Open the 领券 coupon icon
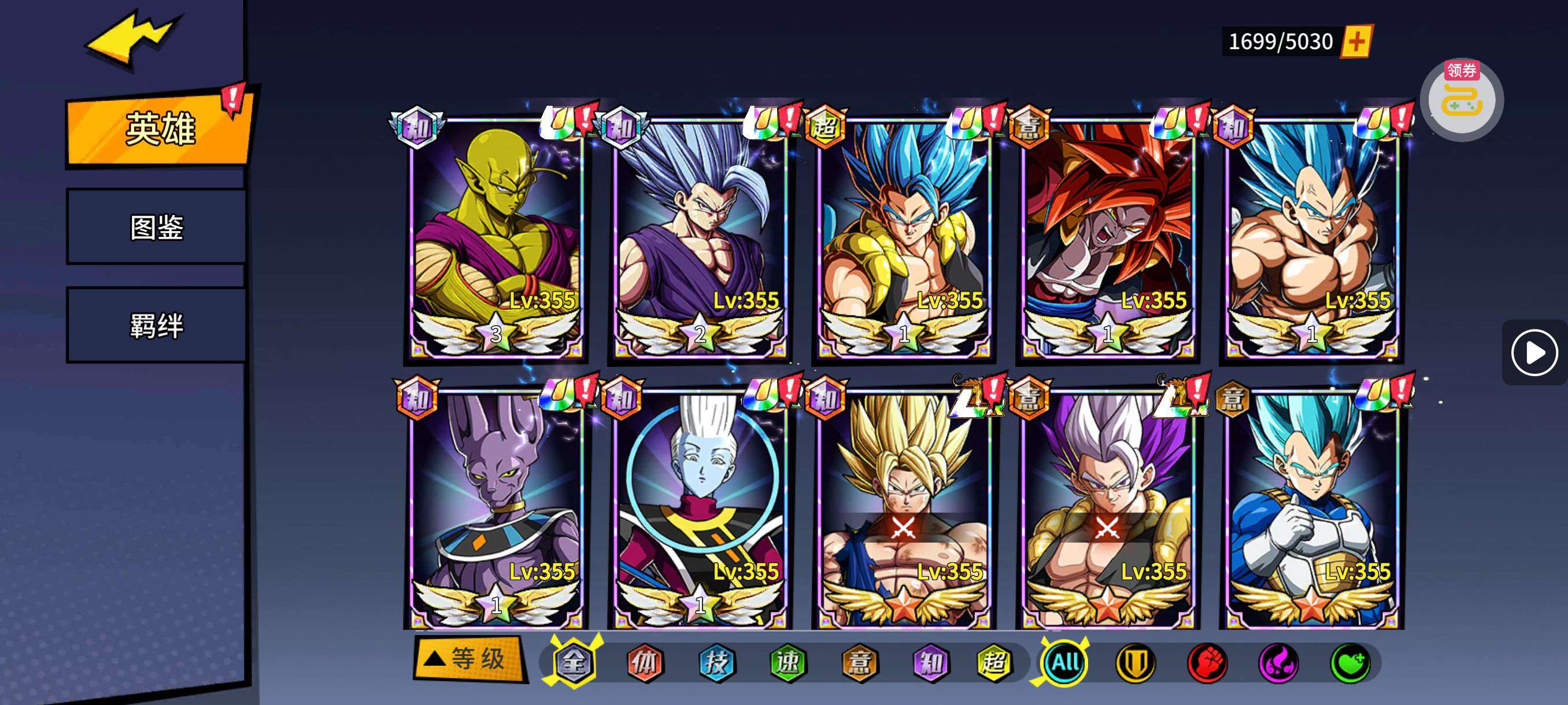The height and width of the screenshot is (705, 1568). click(x=1462, y=100)
